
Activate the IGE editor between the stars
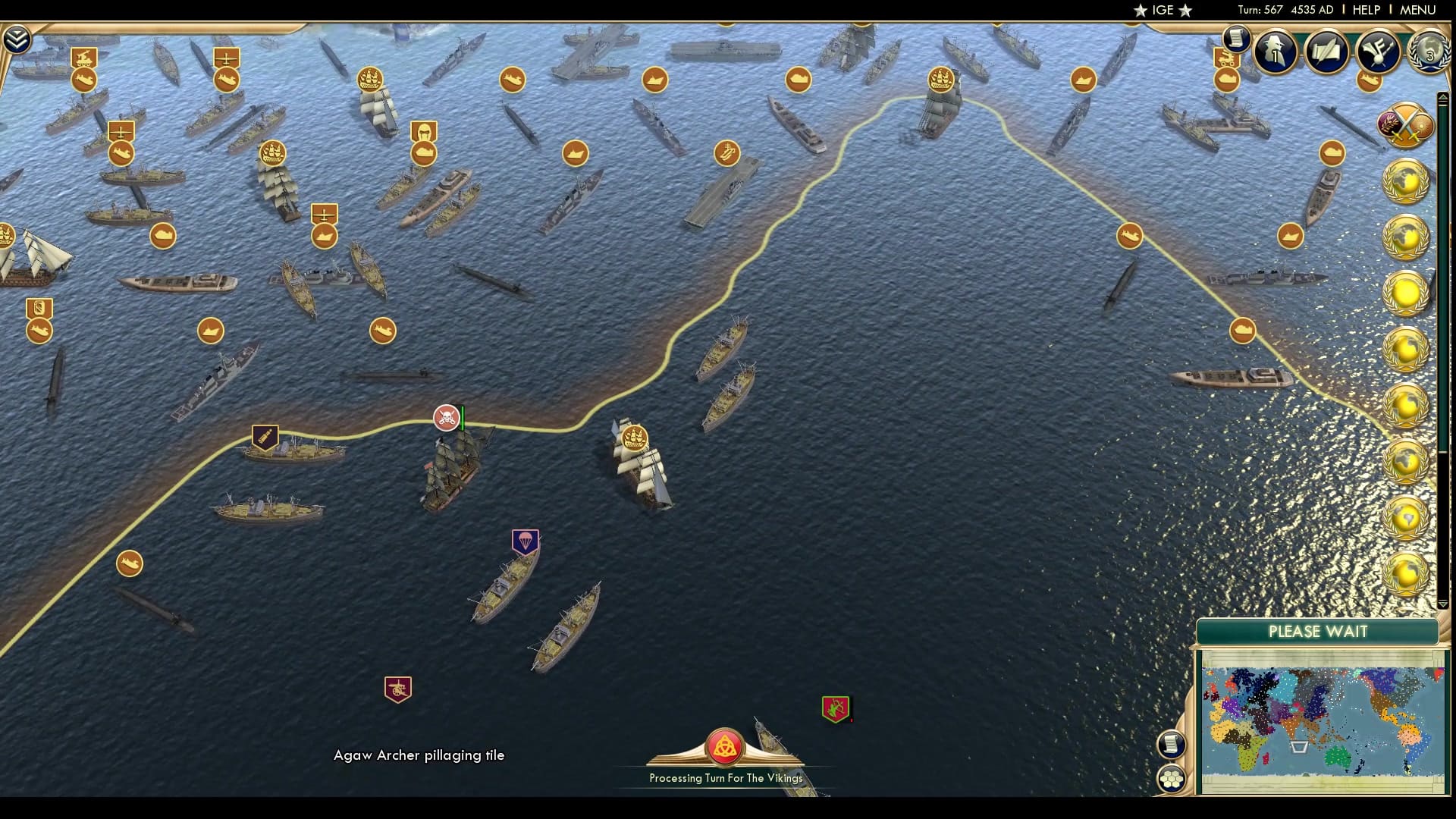click(x=1165, y=11)
